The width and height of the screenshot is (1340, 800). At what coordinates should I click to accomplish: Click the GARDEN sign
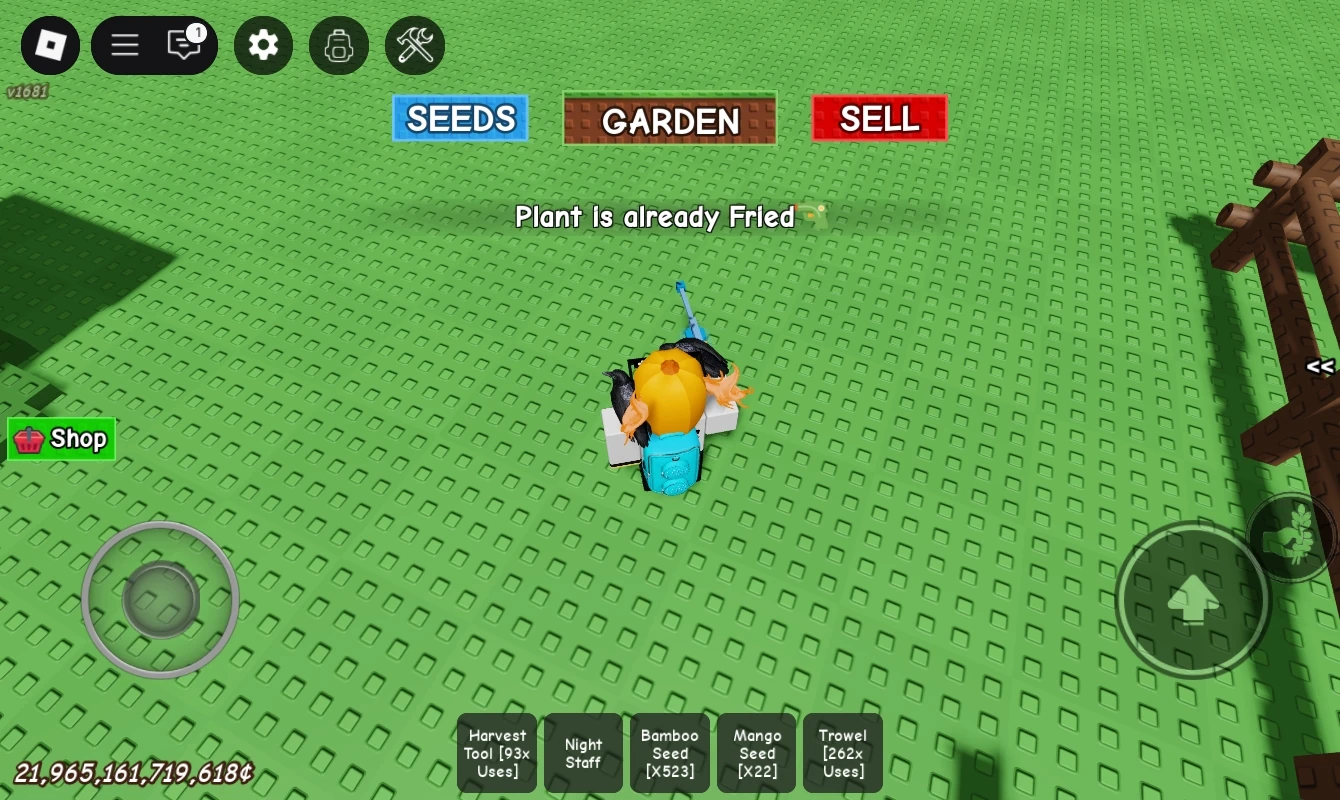point(669,121)
